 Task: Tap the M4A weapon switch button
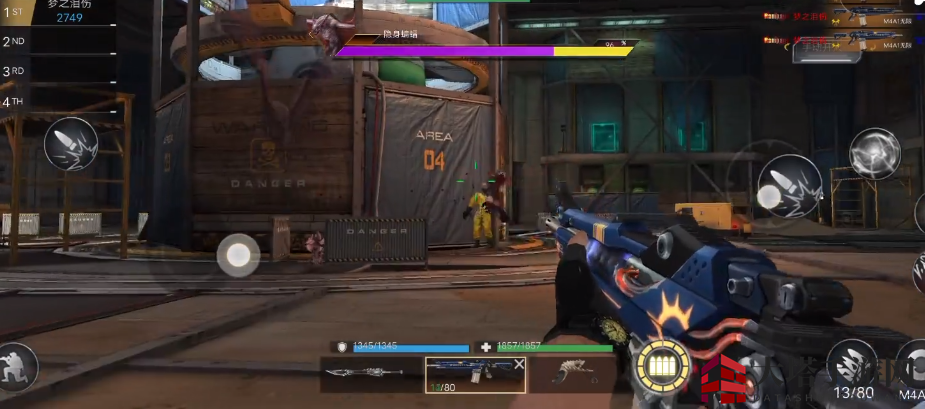coord(911,367)
